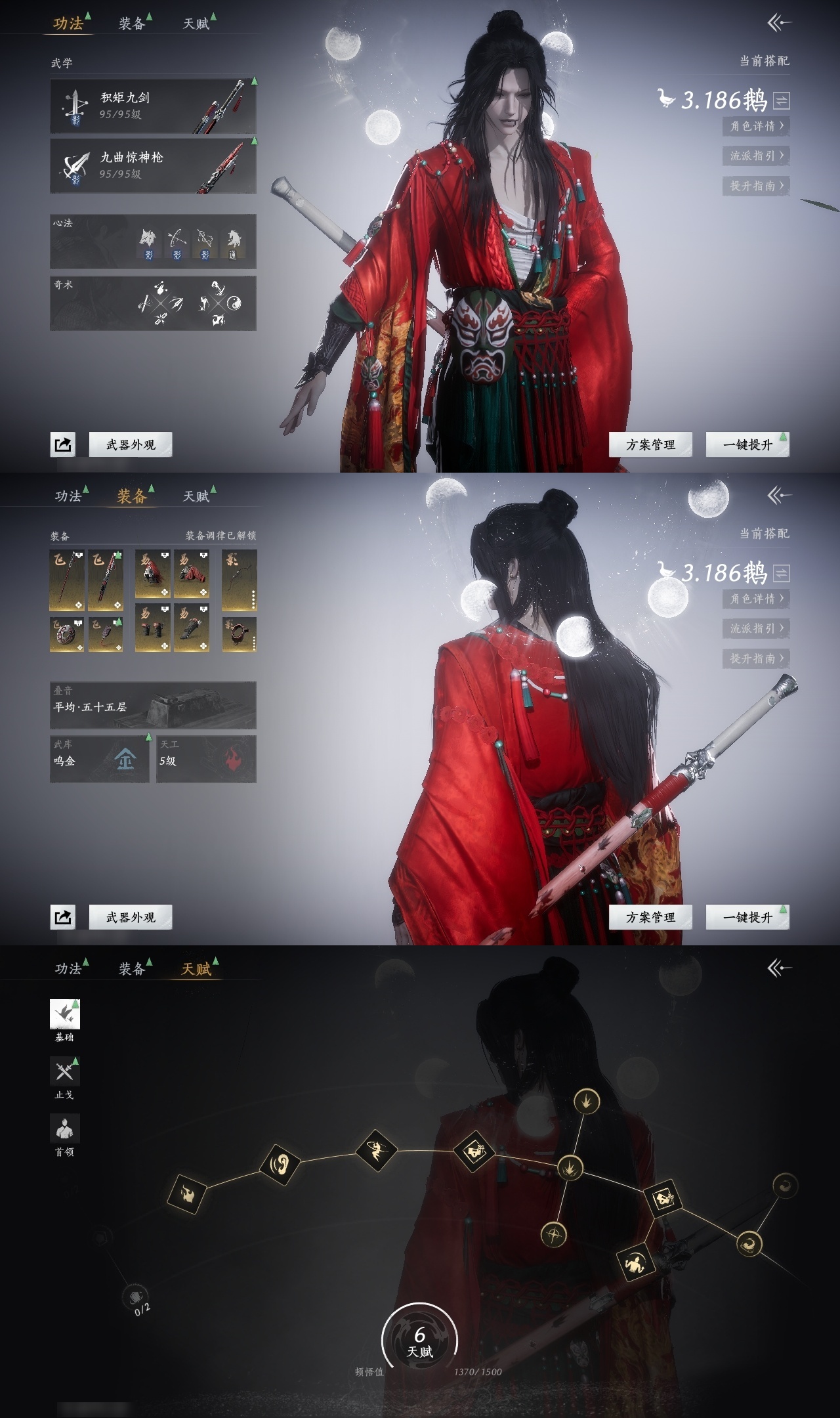
Task: Open the 天工 5级 panel
Action: click(x=206, y=759)
